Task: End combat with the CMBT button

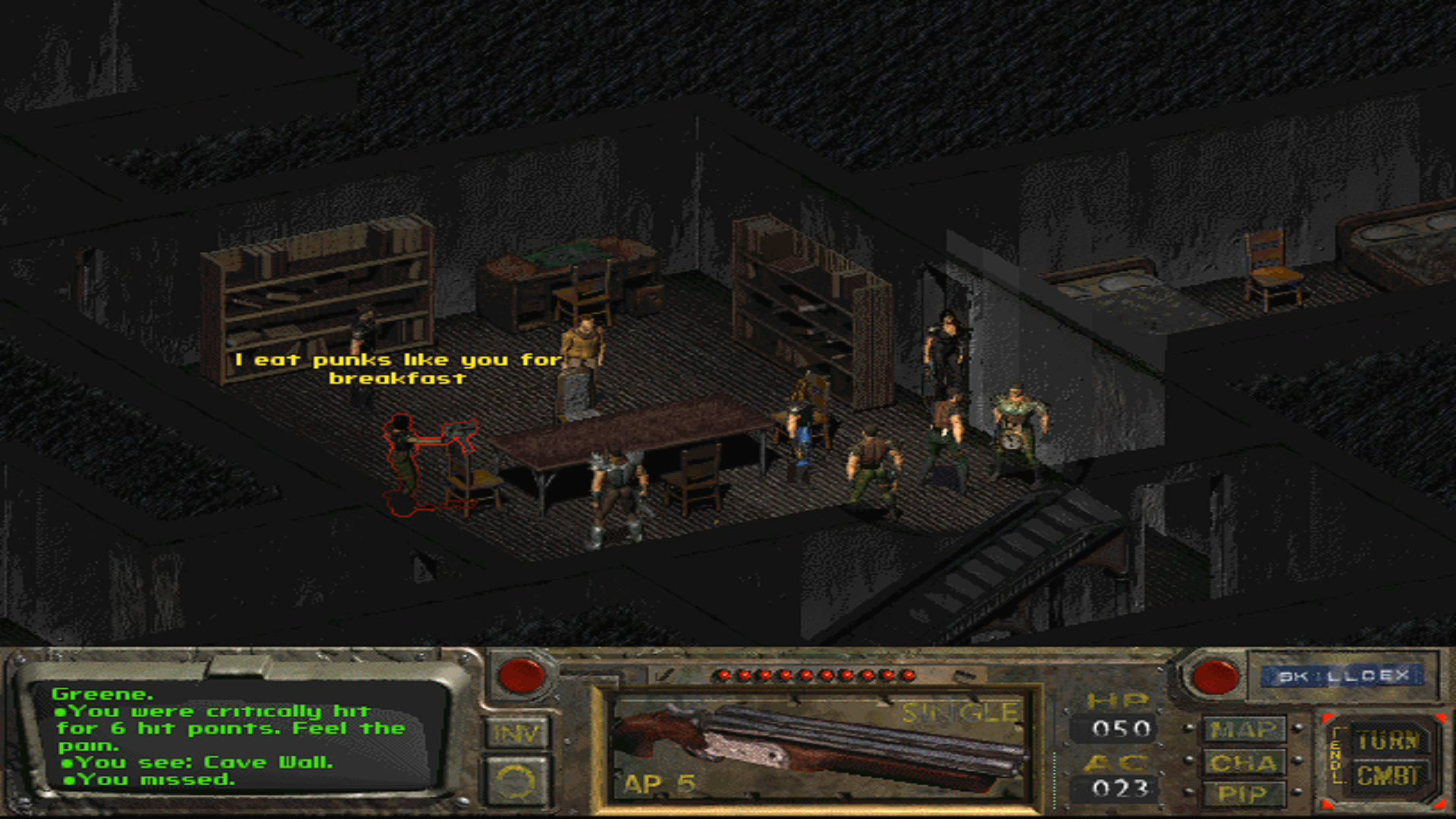Action: click(1388, 776)
